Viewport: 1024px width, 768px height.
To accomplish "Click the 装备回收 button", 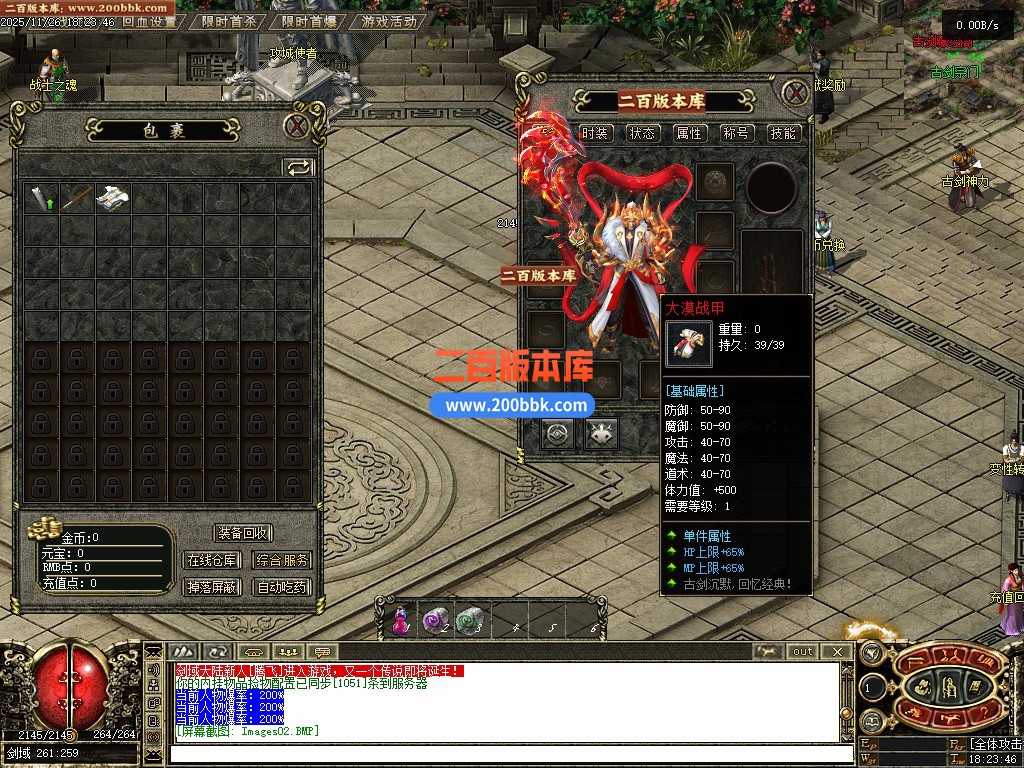I will [x=242, y=533].
